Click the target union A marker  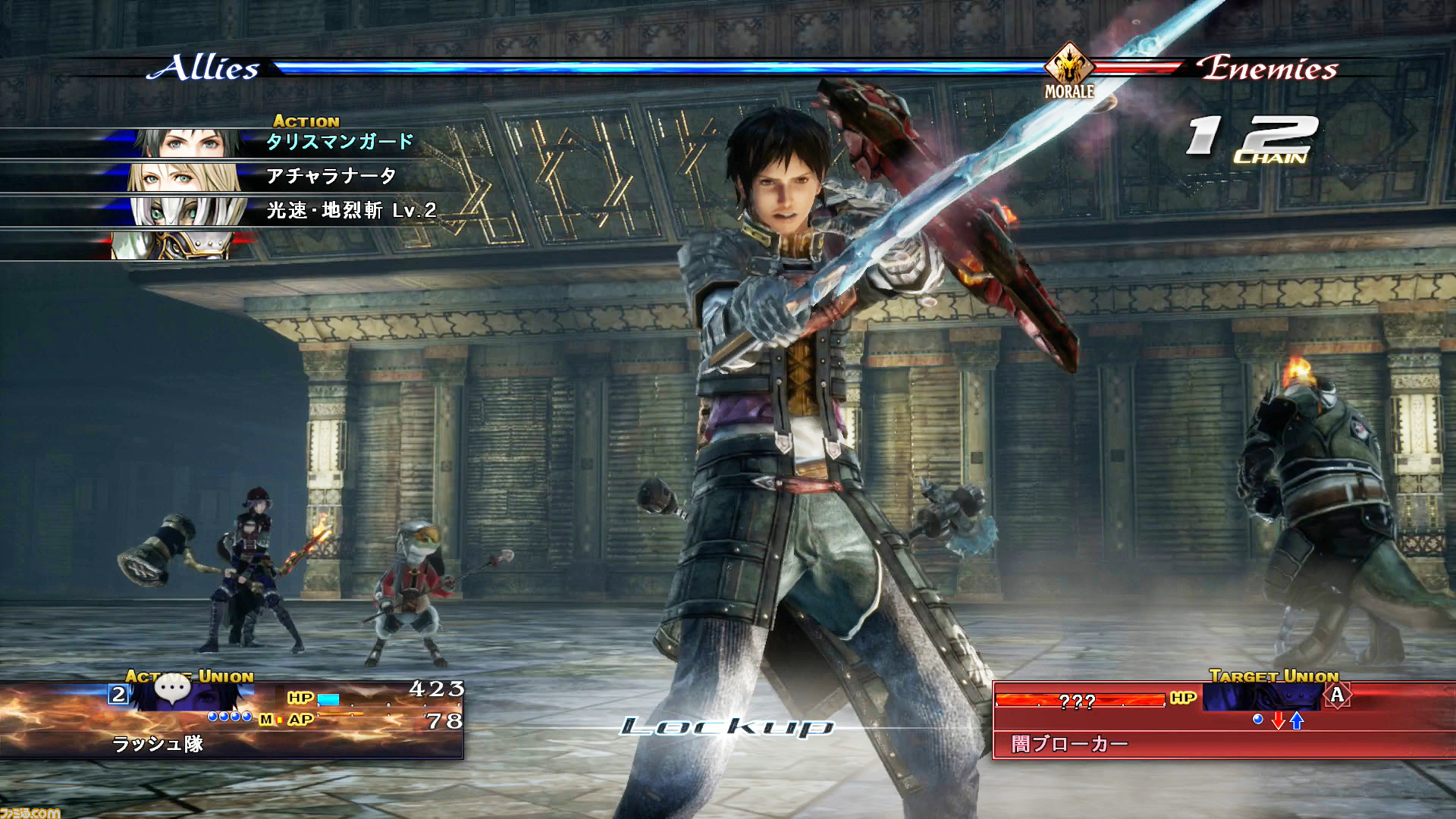[1337, 695]
